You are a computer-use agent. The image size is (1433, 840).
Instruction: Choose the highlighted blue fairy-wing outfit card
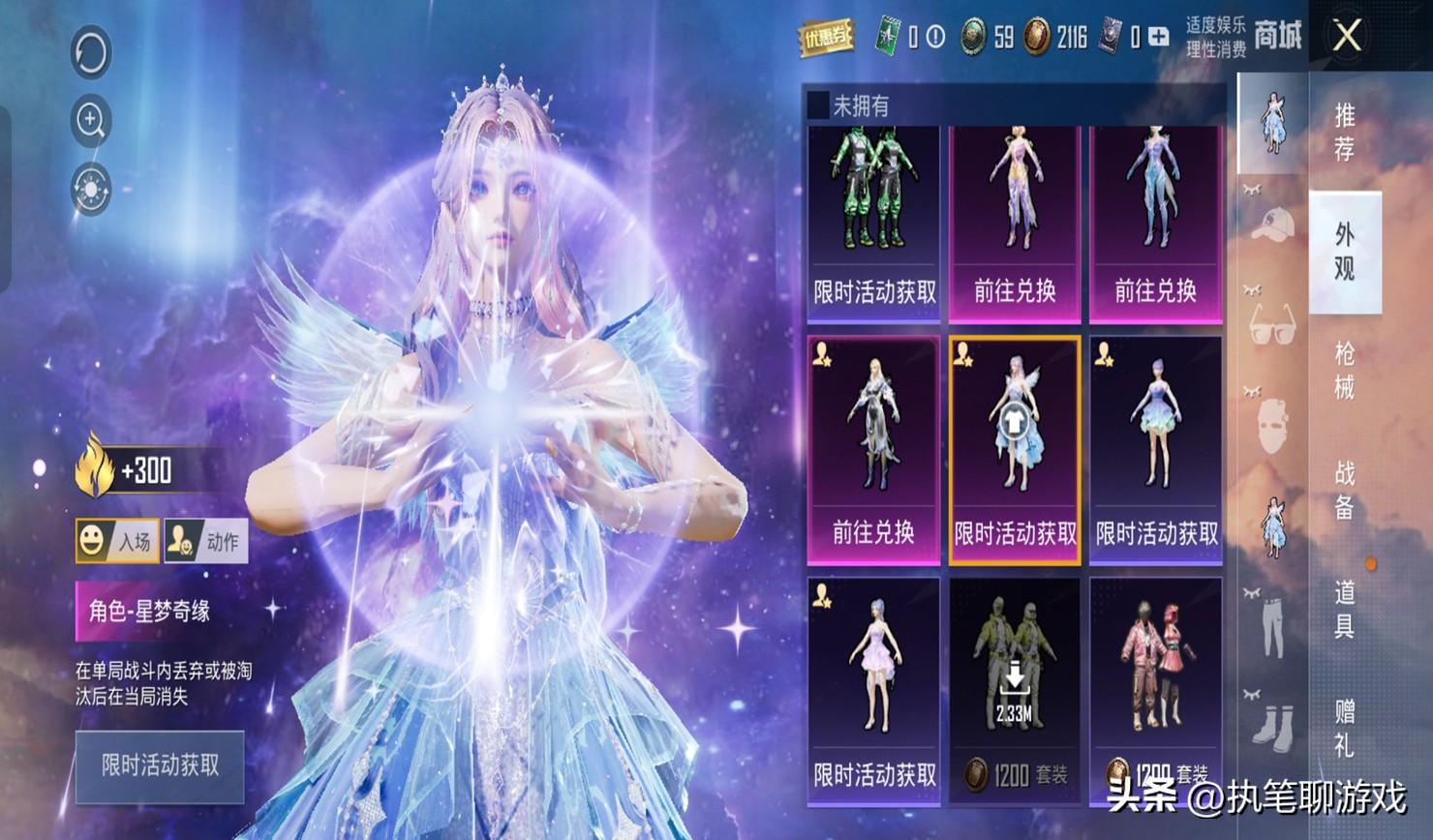pyautogui.click(x=1015, y=450)
